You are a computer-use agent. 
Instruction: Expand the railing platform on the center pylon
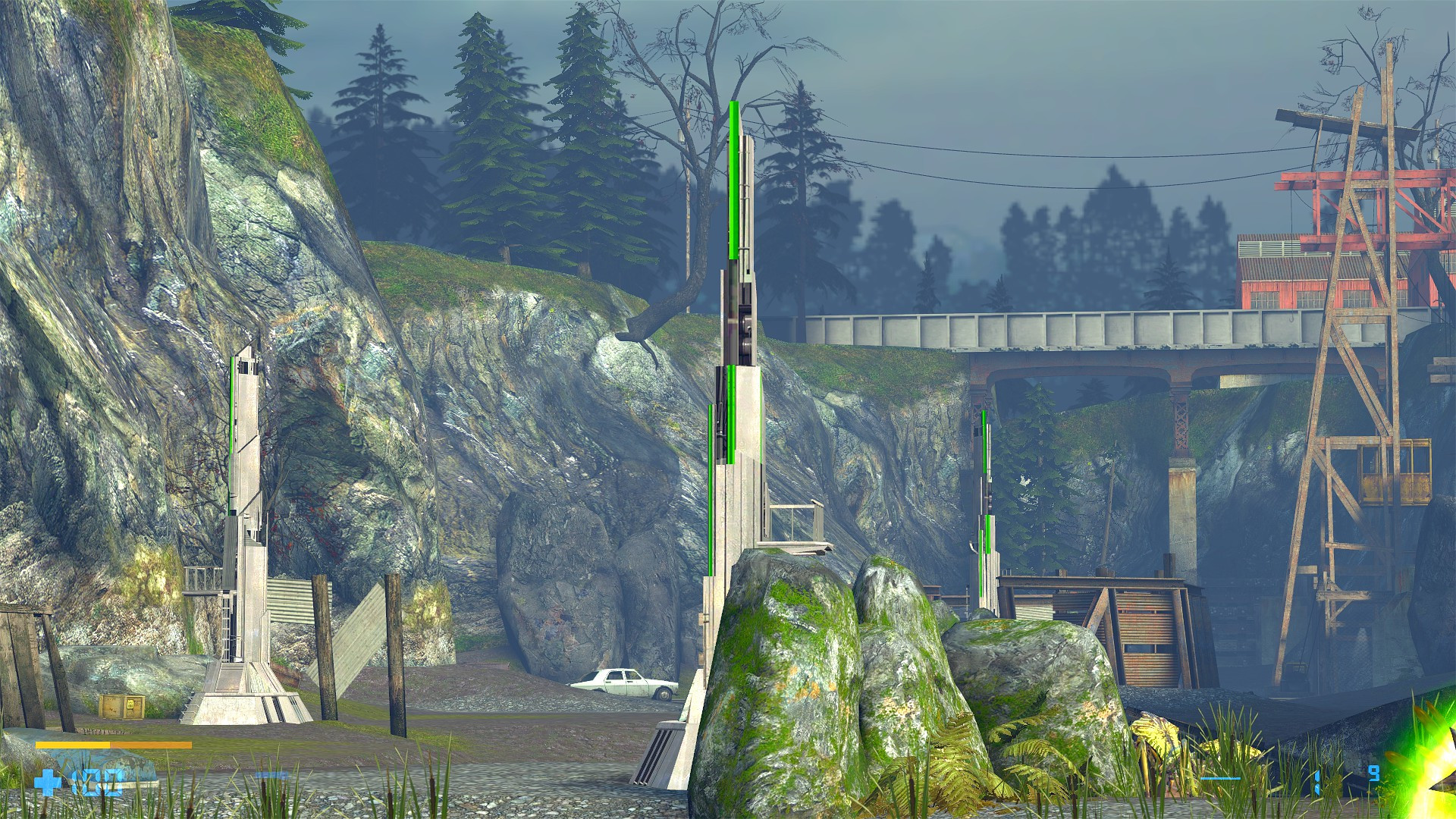tap(792, 523)
